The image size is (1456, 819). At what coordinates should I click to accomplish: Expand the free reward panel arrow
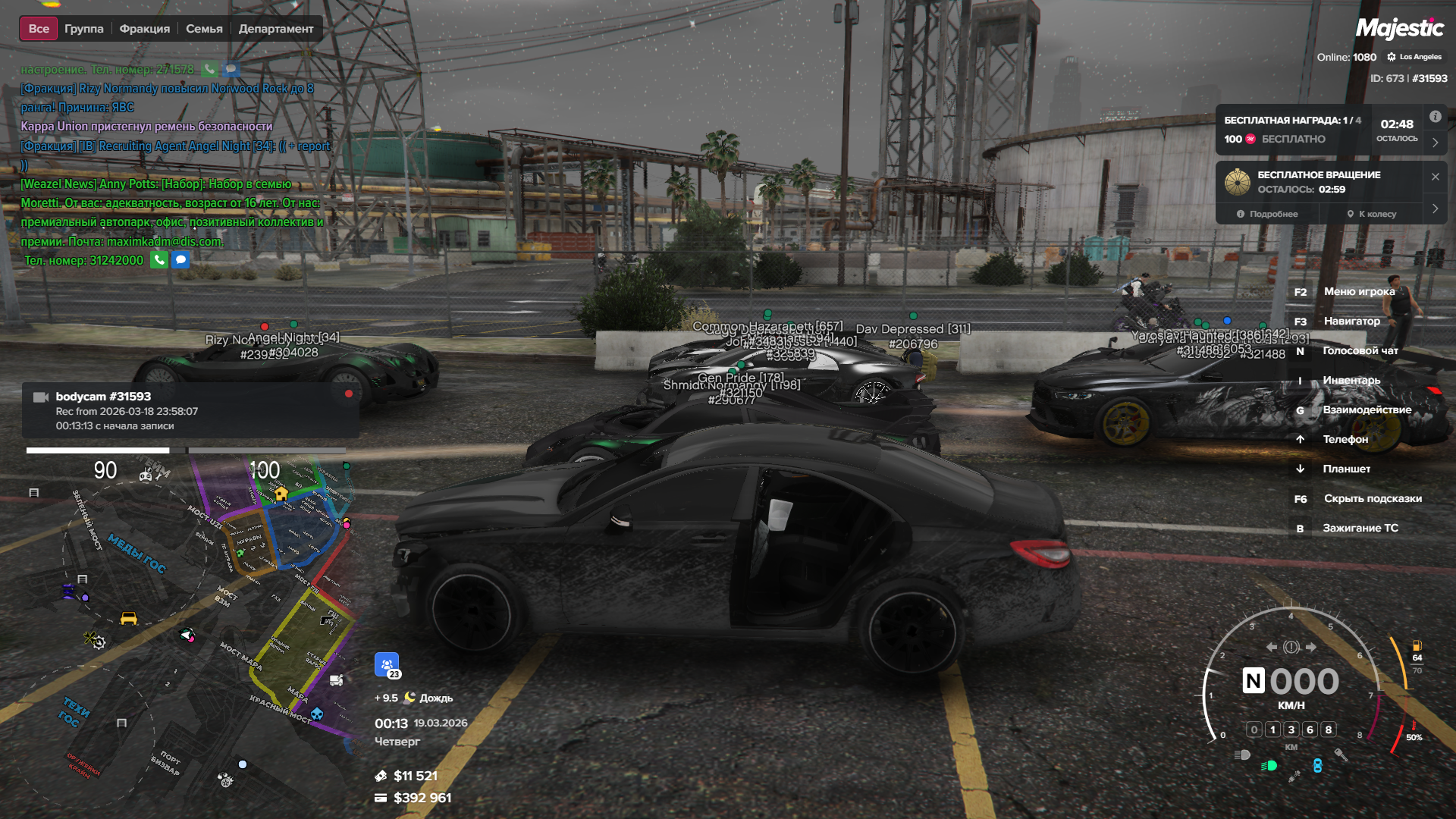pos(1435,142)
